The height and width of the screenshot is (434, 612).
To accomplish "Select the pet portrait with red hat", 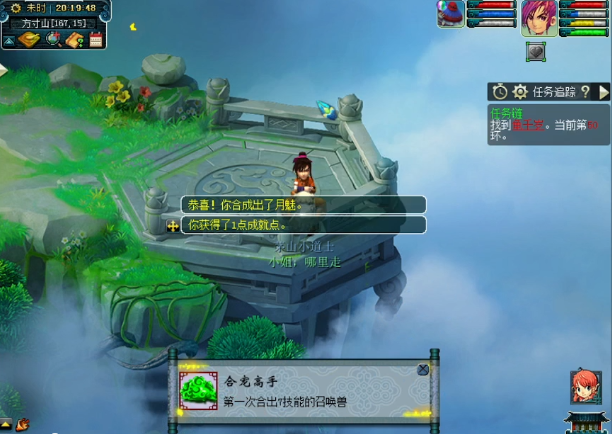I will tap(451, 14).
